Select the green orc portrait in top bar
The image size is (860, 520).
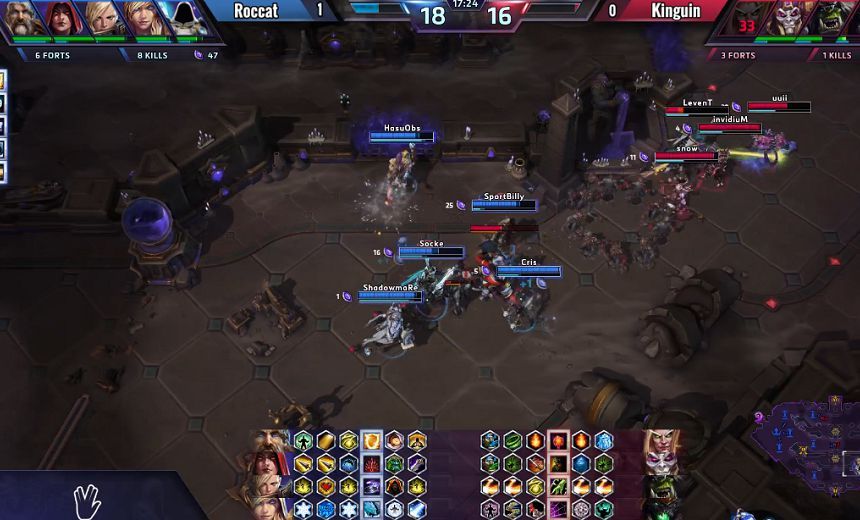pyautogui.click(x=832, y=19)
